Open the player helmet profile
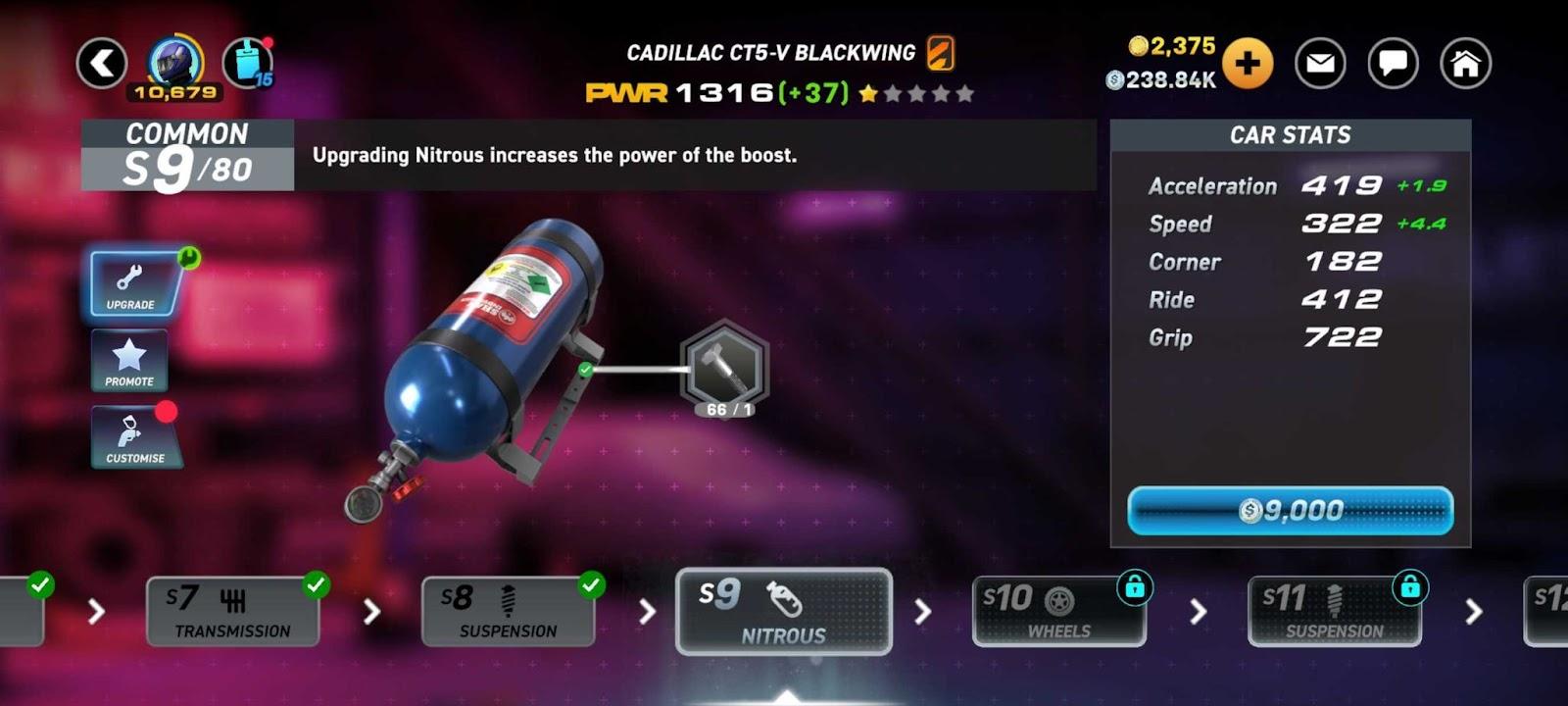This screenshot has width=1568, height=706. (175, 62)
